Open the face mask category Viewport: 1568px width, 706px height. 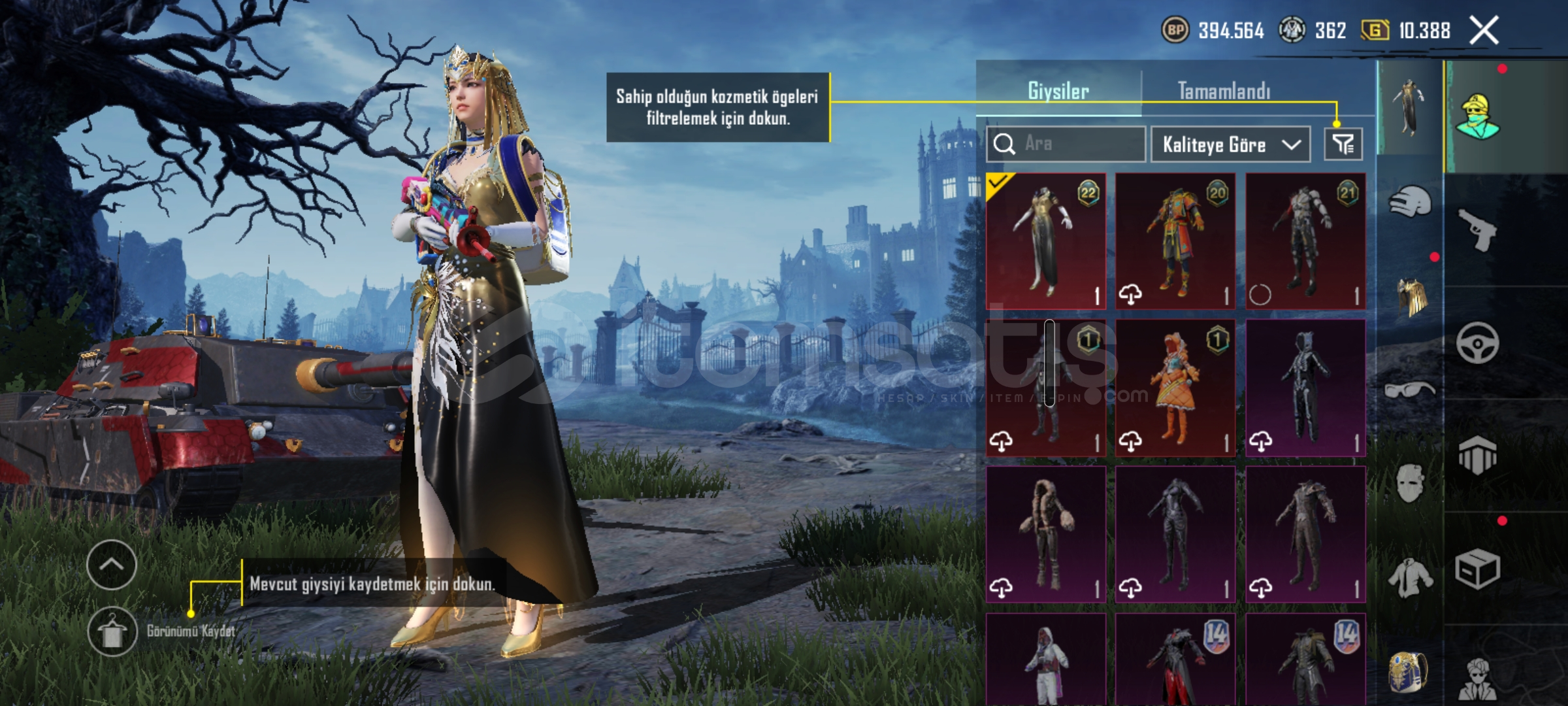(1410, 484)
